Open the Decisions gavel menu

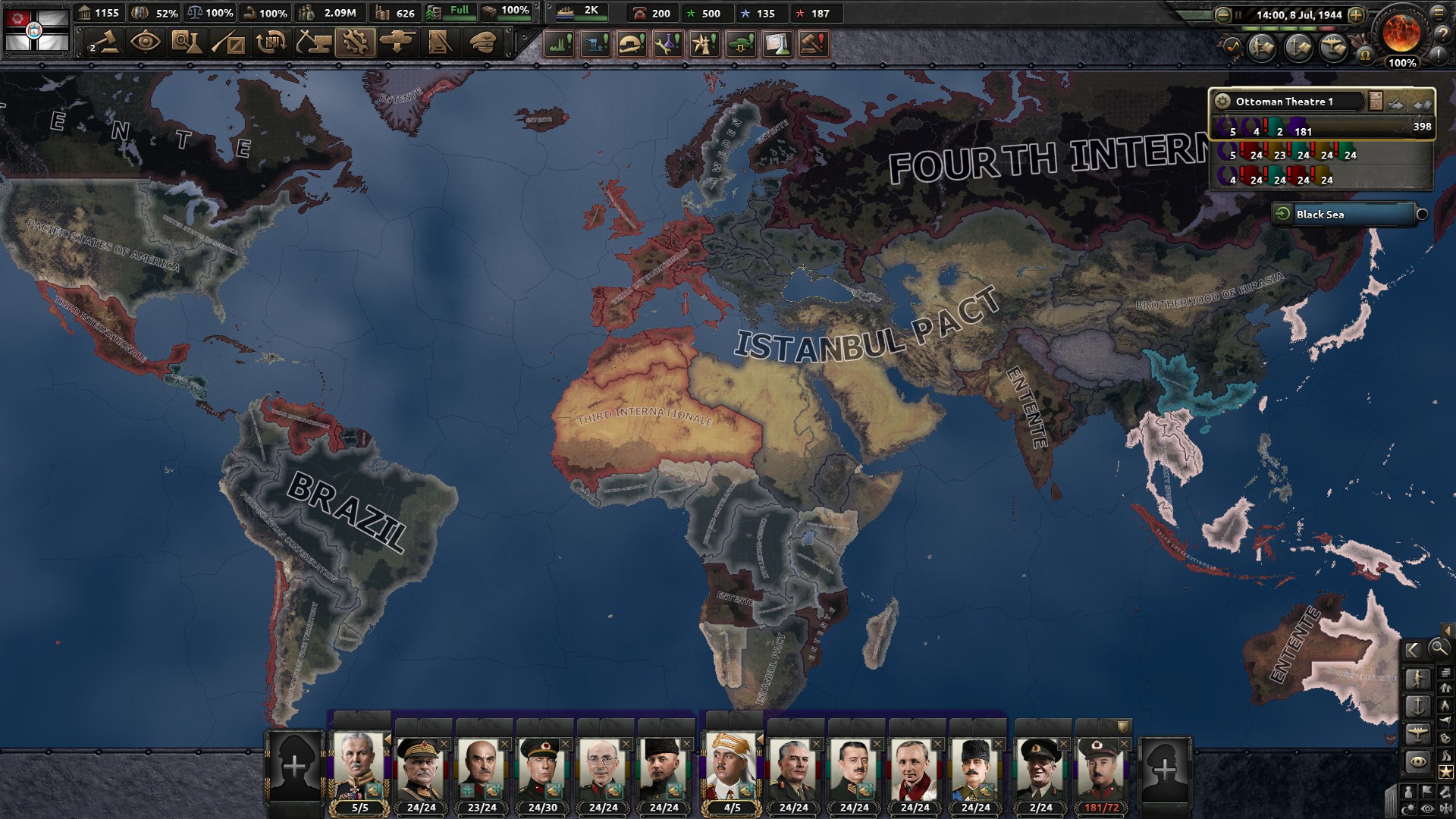click(x=105, y=42)
